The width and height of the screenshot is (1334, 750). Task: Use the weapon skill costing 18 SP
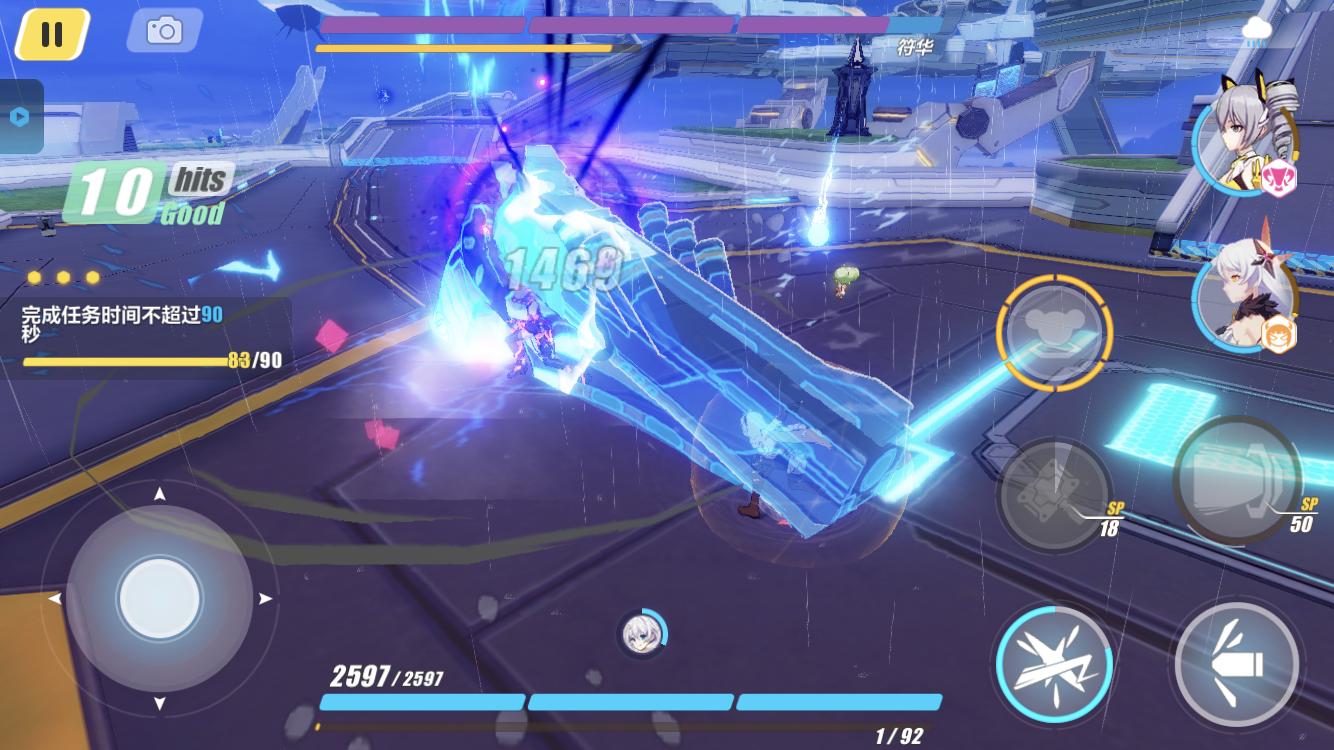[1055, 496]
